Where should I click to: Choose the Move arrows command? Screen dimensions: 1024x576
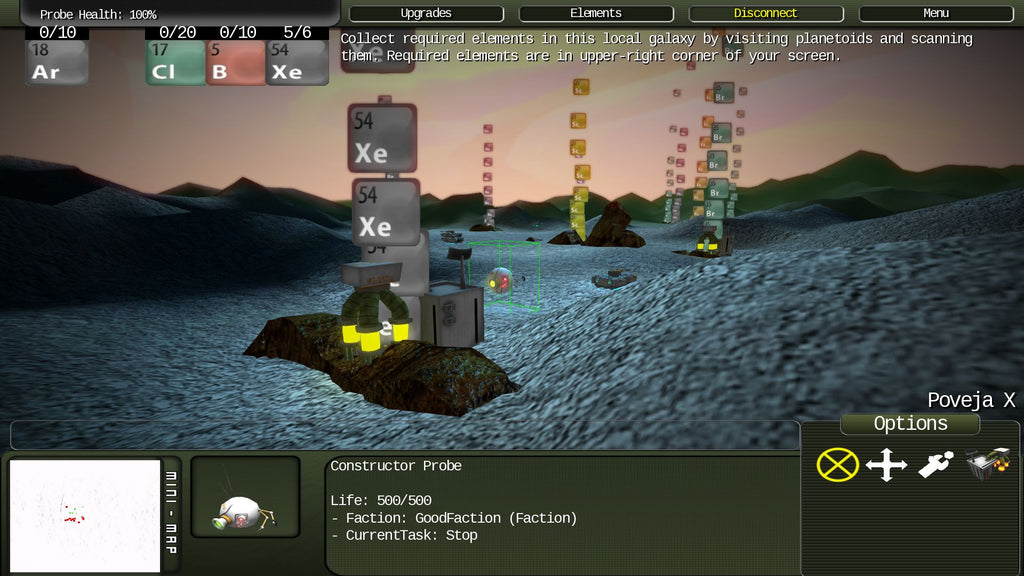coord(886,465)
